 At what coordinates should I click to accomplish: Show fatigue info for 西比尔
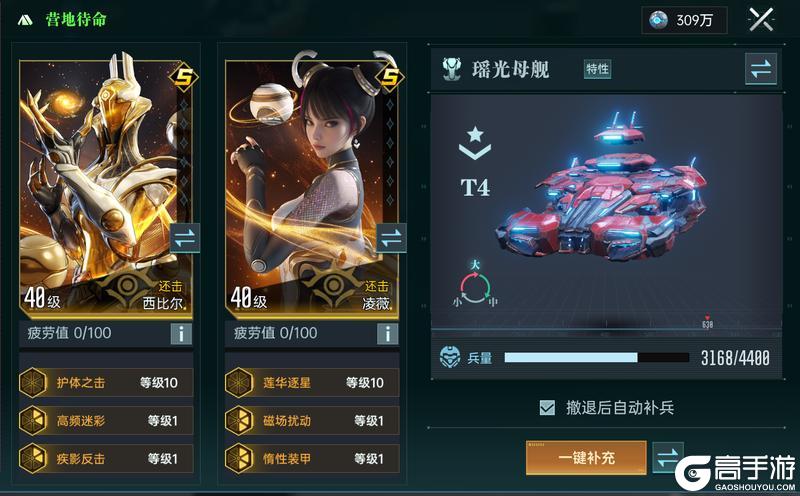[x=181, y=334]
